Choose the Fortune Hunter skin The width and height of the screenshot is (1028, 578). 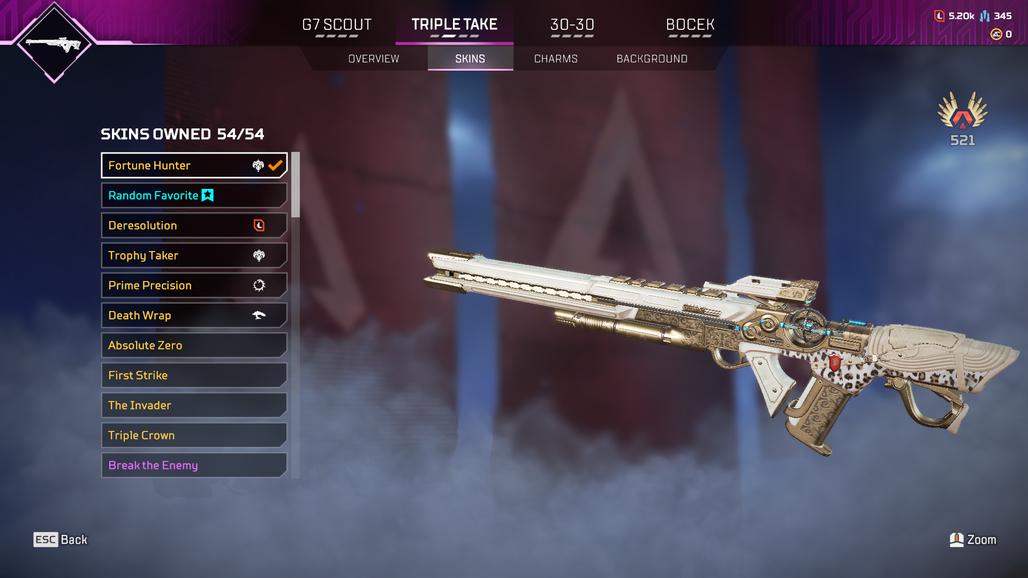pos(194,165)
